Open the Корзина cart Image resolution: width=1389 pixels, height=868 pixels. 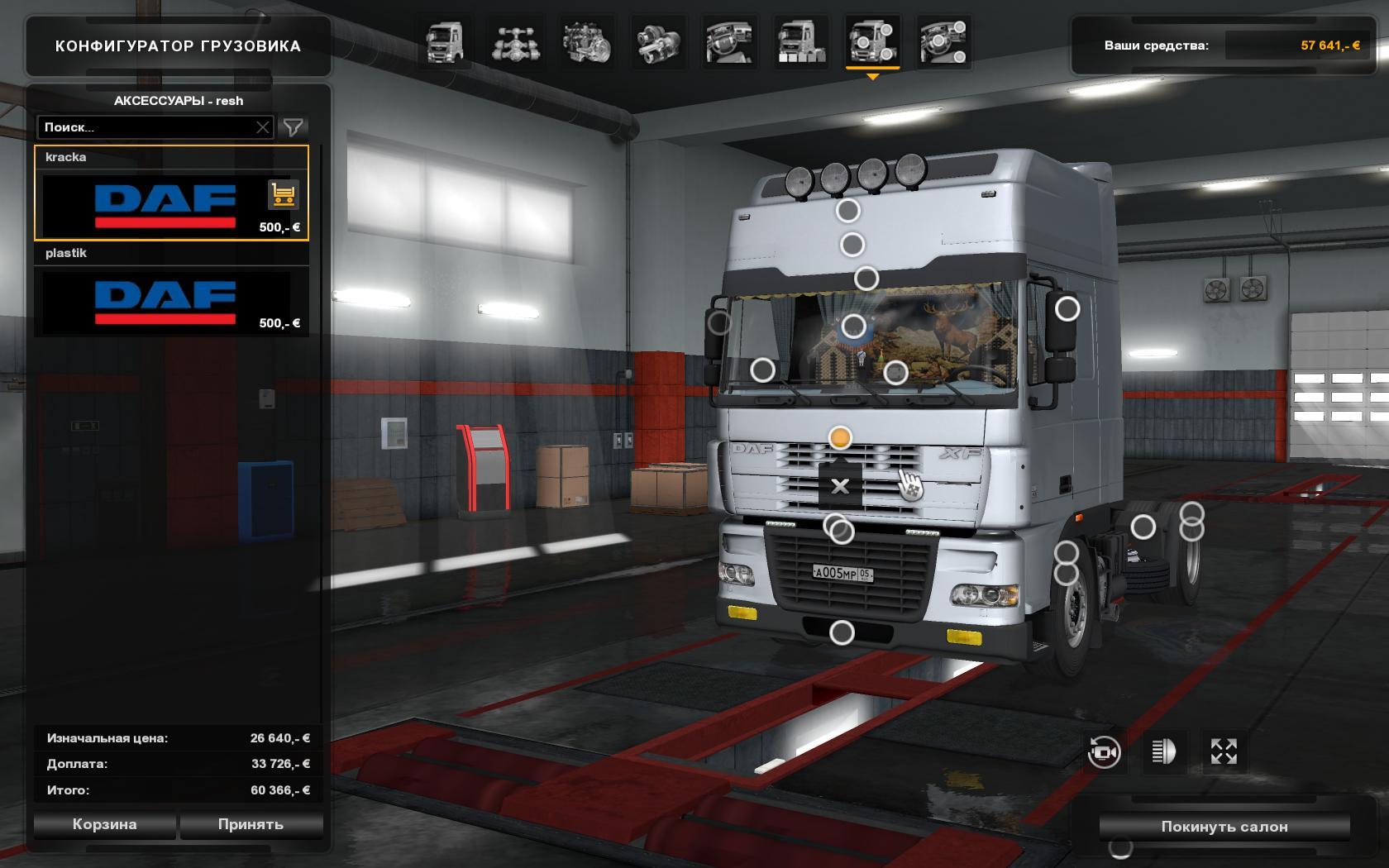coord(104,824)
